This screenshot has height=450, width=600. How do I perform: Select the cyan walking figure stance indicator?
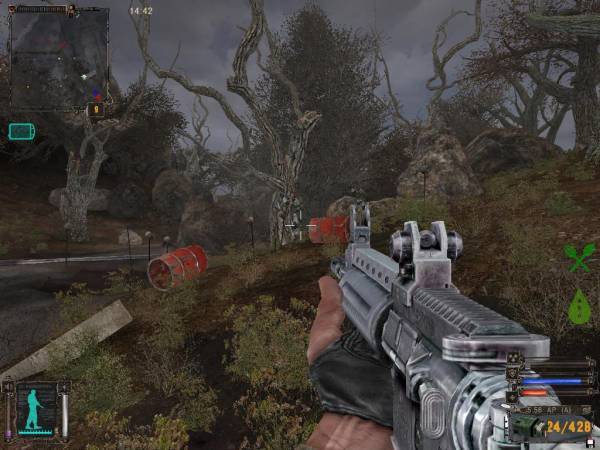click(36, 409)
